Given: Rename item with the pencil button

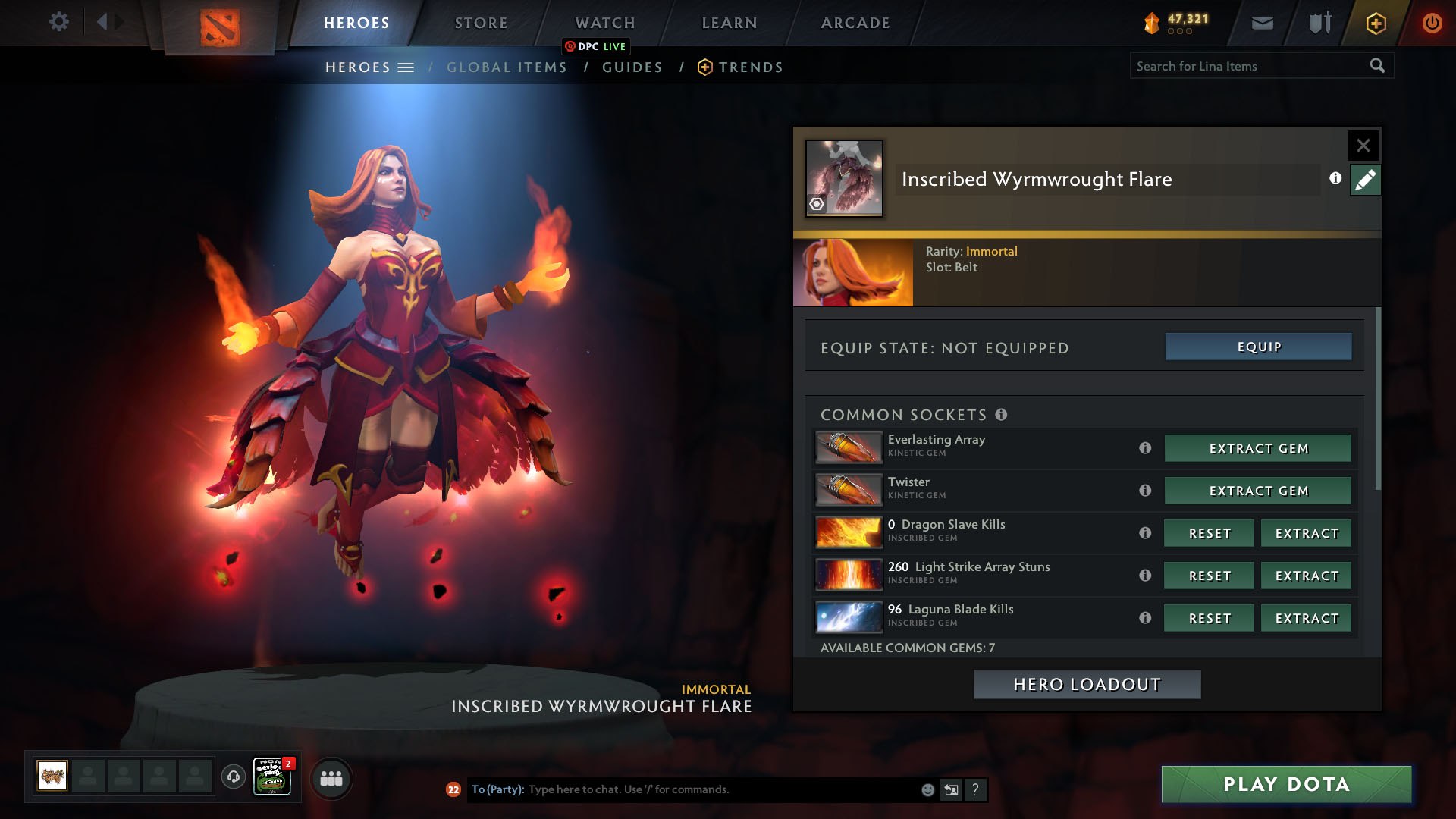Looking at the screenshot, I should [1365, 180].
